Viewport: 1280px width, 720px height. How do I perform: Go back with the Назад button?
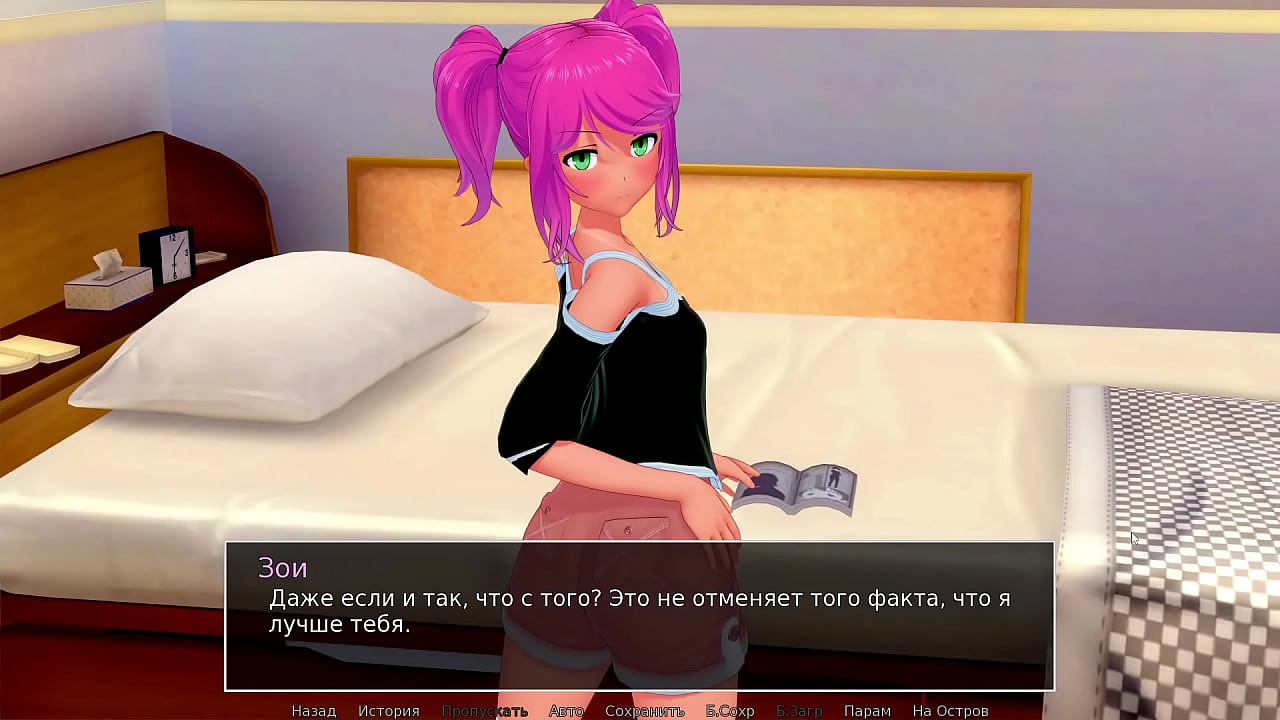point(313,711)
